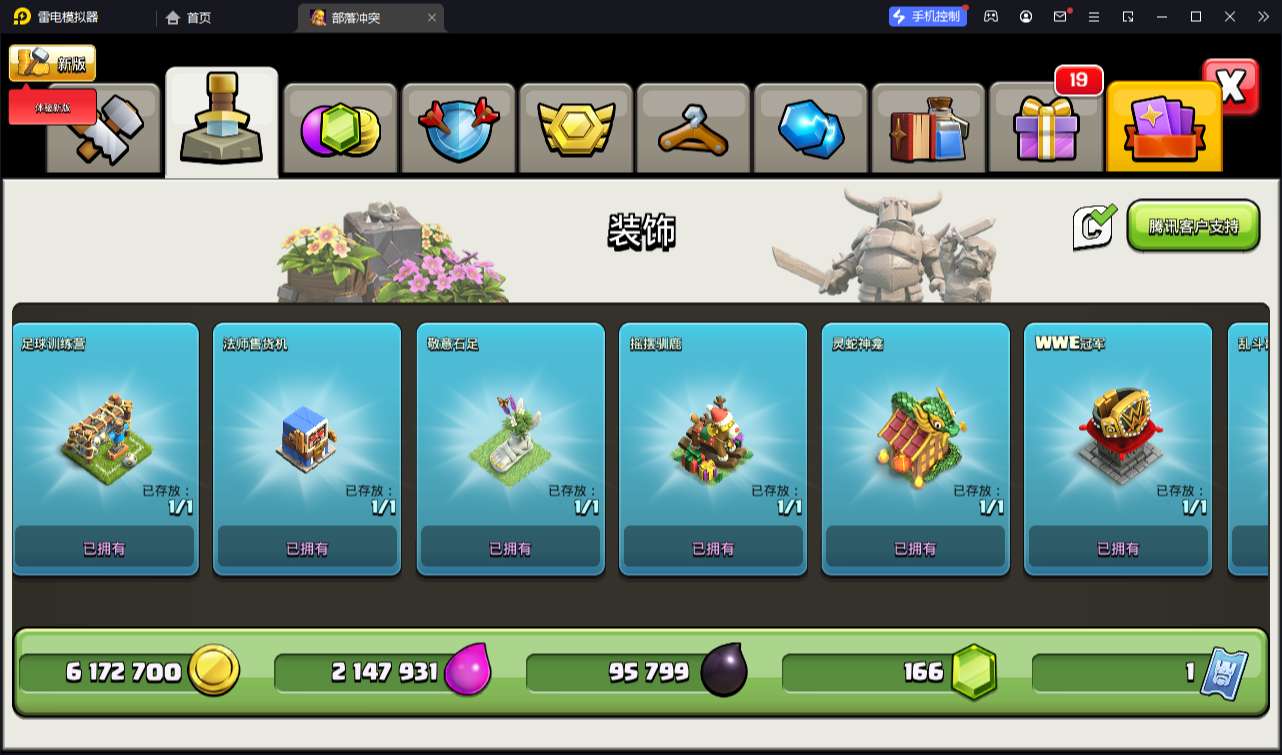Switch to the clothes hanger skins tab
The height and width of the screenshot is (755, 1282).
pos(693,130)
